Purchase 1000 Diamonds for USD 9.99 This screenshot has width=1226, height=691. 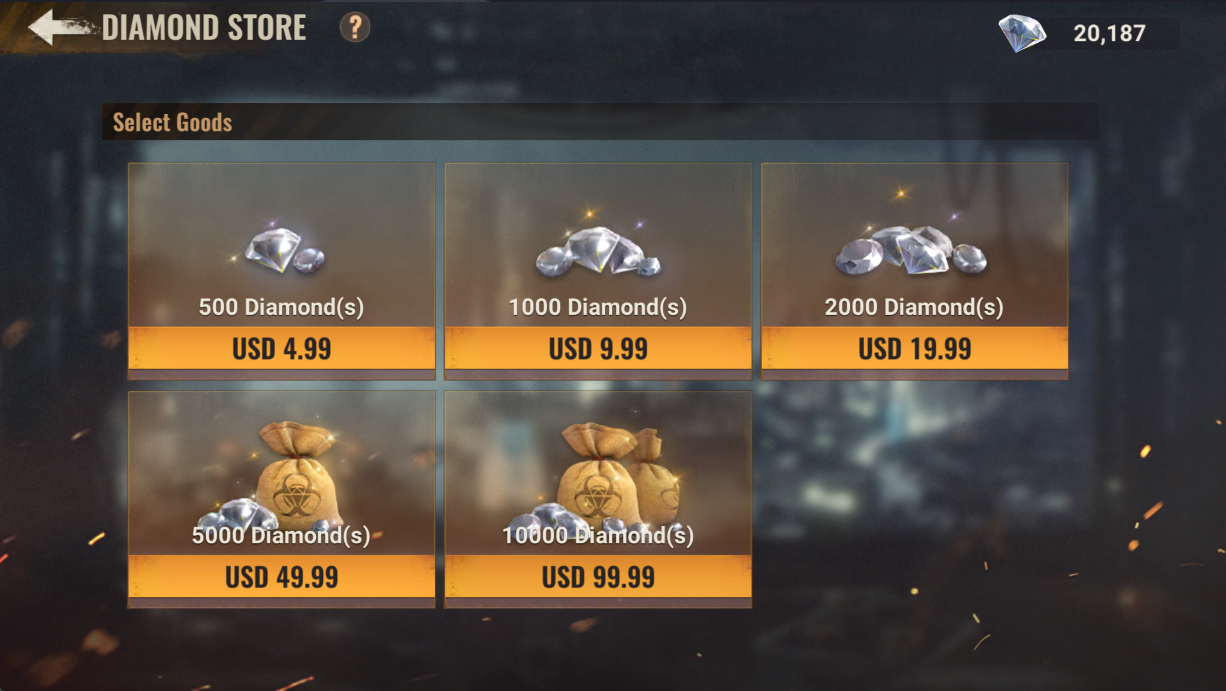[x=598, y=348]
